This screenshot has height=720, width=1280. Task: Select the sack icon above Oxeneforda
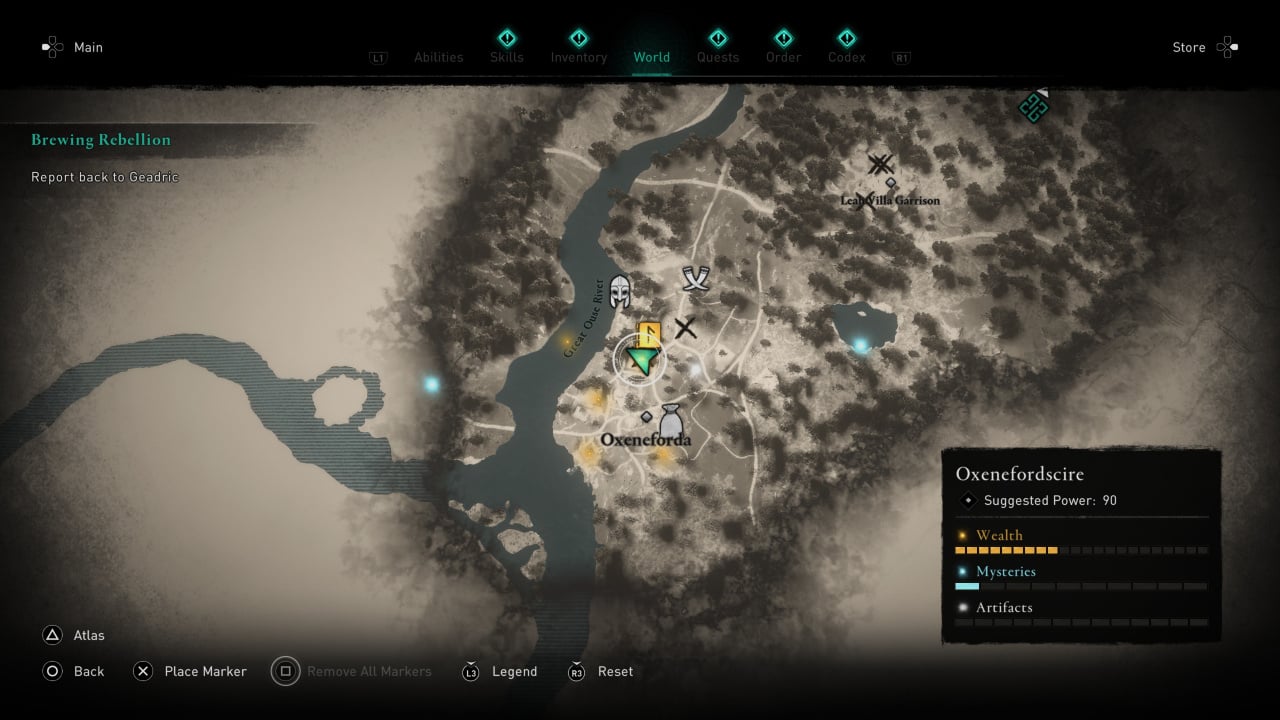tap(670, 418)
